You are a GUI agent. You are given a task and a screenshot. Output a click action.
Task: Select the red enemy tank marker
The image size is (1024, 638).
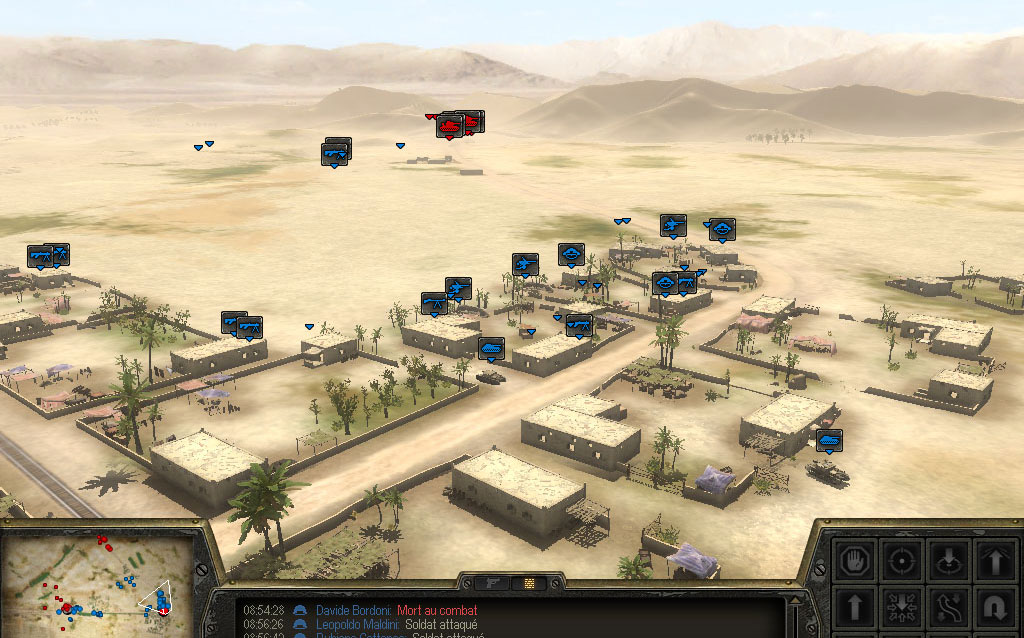tap(449, 128)
